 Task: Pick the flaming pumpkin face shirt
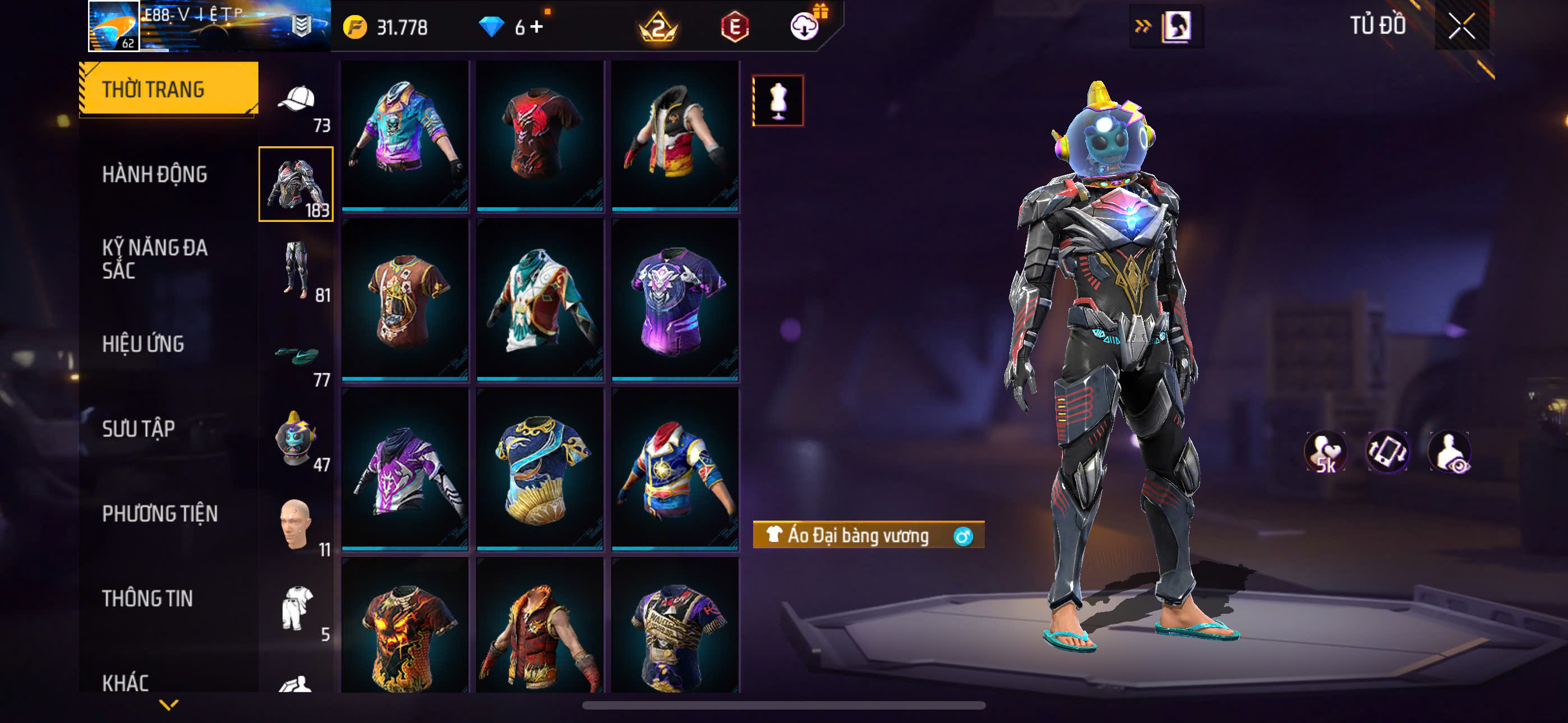click(x=405, y=627)
